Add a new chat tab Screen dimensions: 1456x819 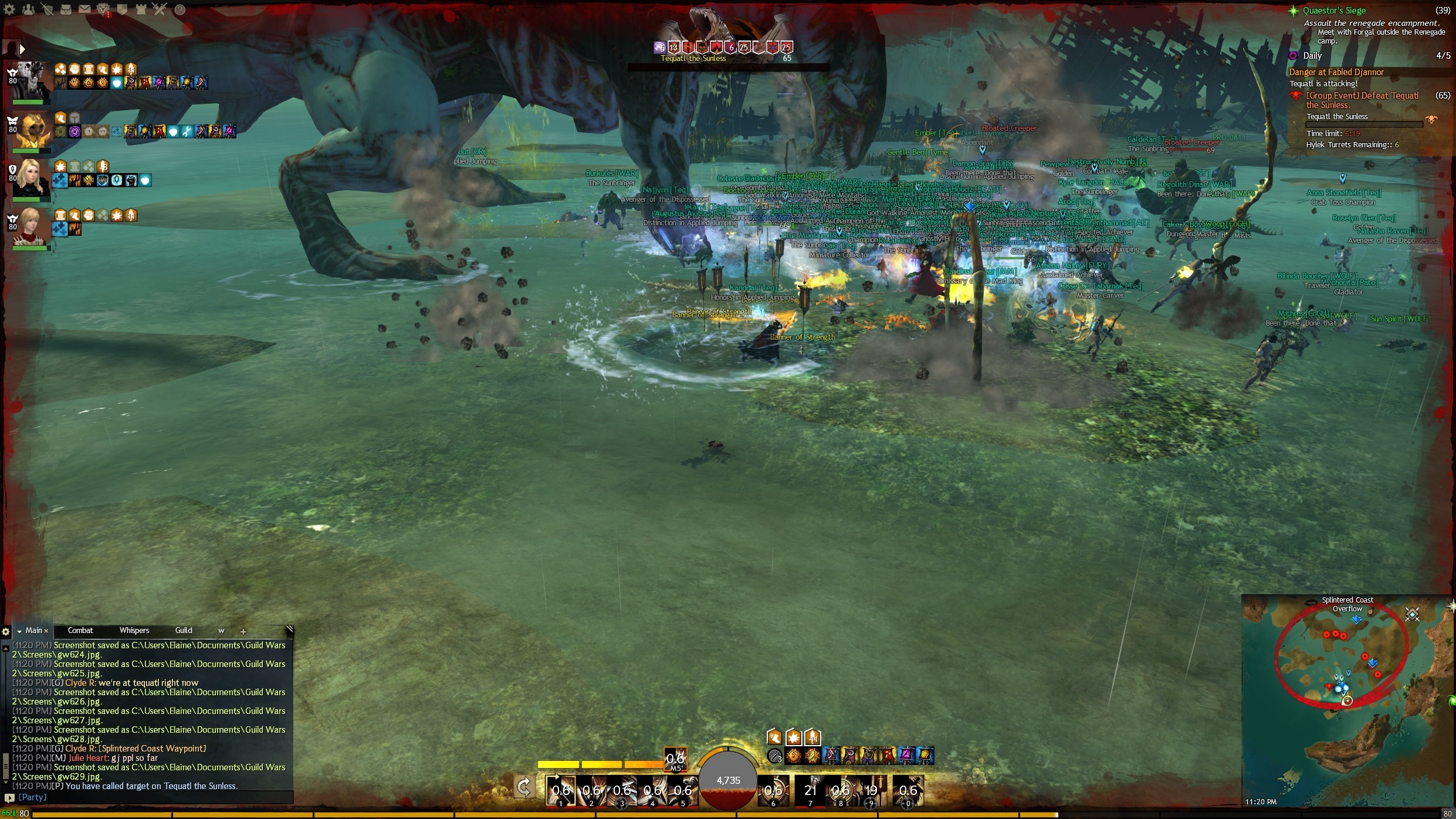[243, 632]
